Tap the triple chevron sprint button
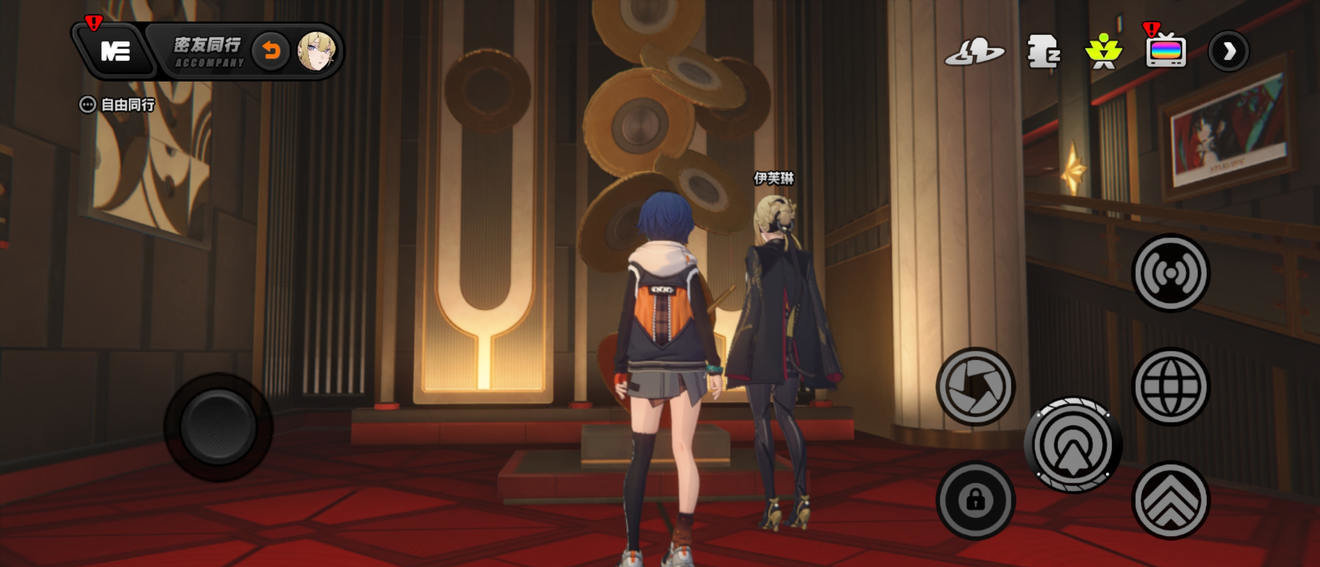 tap(1170, 500)
